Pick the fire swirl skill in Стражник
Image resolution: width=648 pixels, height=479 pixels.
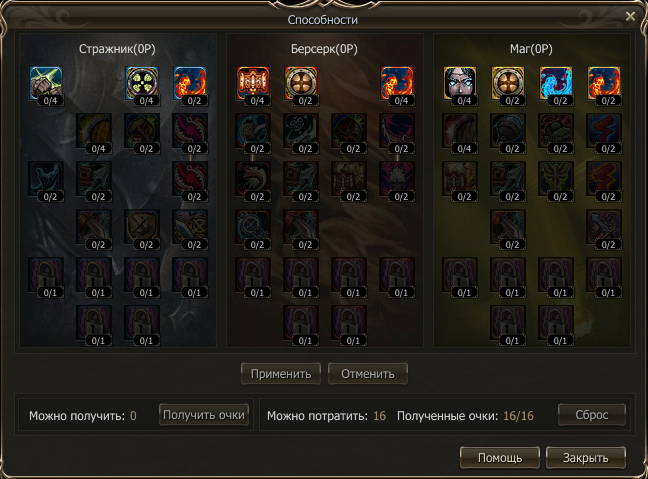(190, 83)
